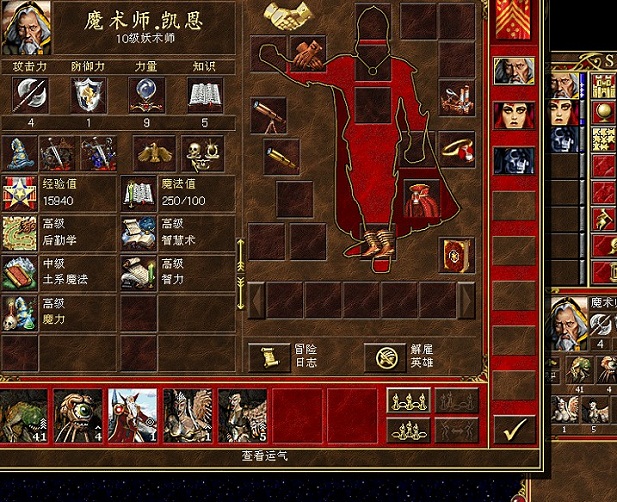Screen dimensions: 617x502
Task: View the 后勤学 logistics skill
Action: (20, 232)
